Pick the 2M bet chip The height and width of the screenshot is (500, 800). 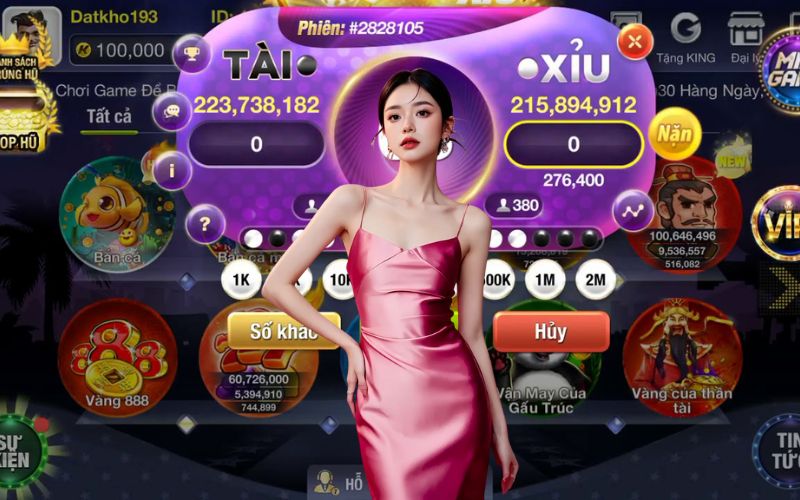tap(596, 279)
